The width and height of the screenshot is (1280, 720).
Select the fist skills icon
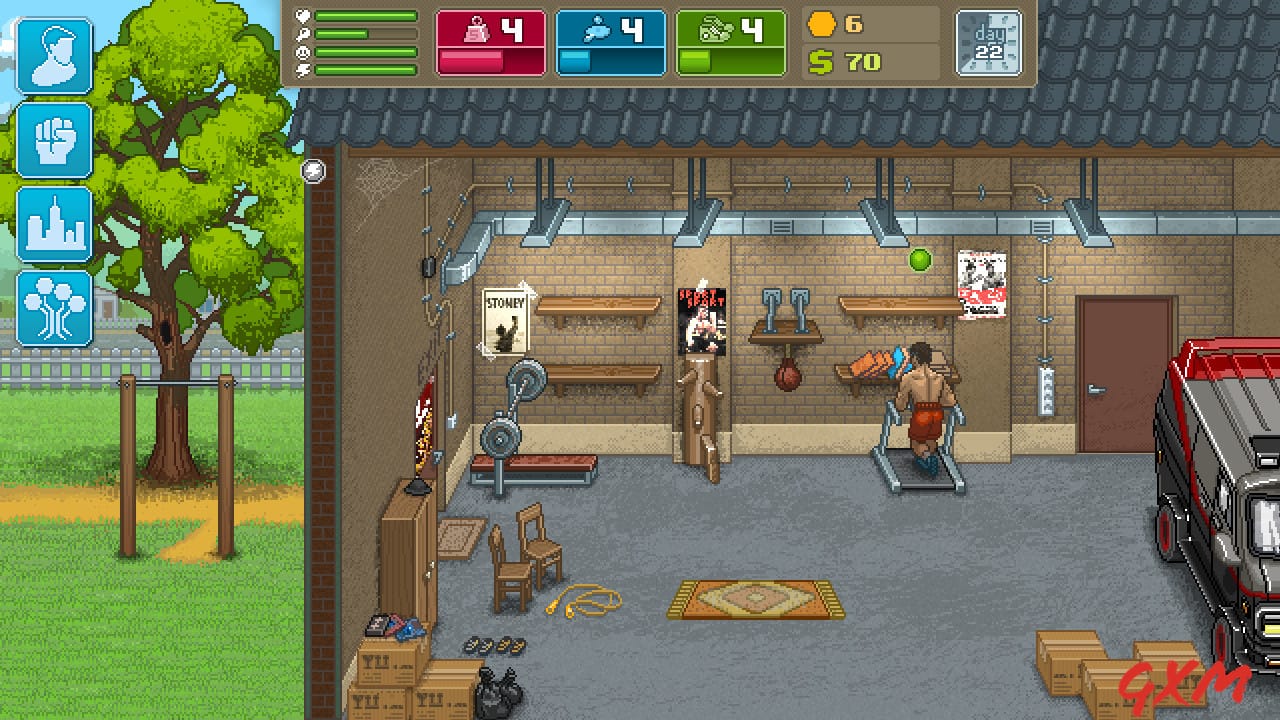point(54,140)
